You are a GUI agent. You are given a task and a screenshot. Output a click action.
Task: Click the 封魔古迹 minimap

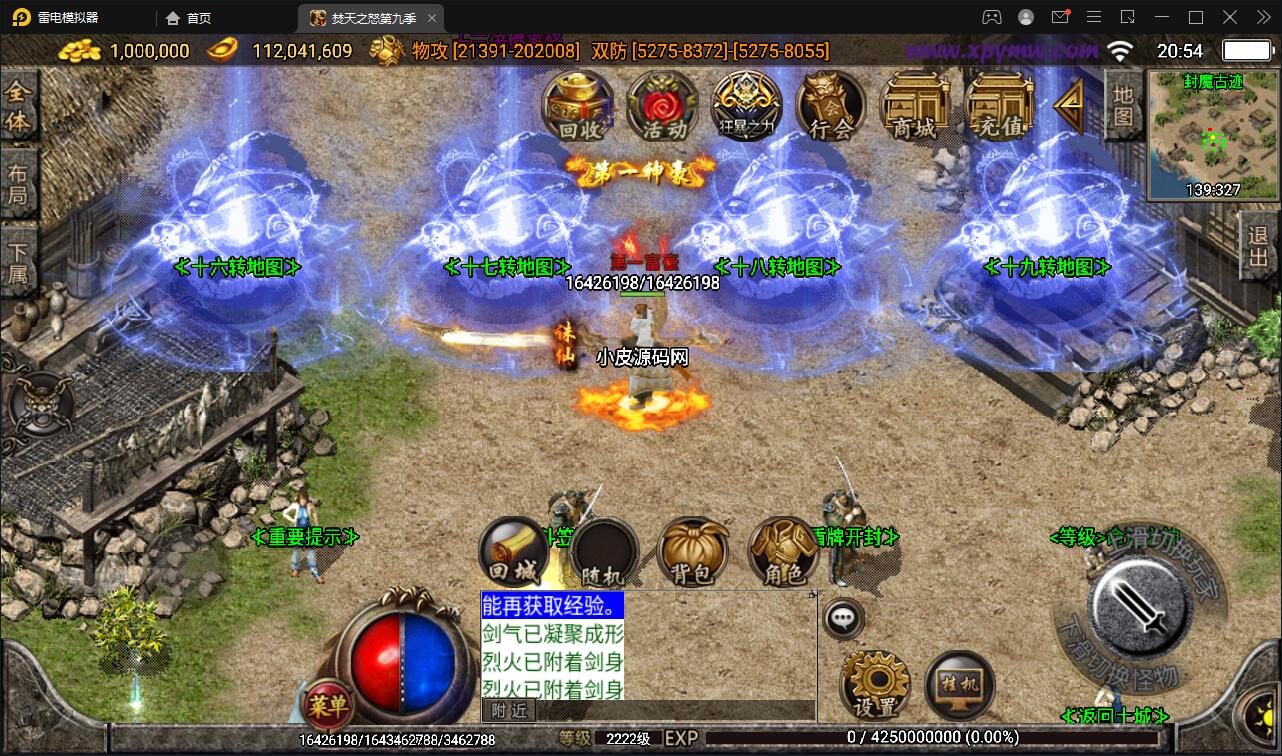(x=1212, y=135)
